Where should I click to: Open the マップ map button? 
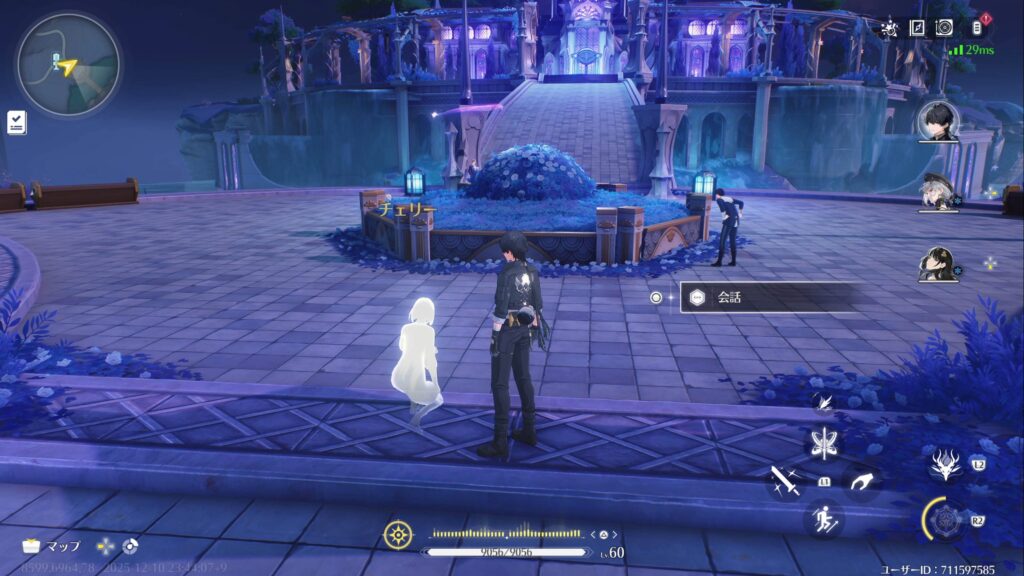pos(50,547)
